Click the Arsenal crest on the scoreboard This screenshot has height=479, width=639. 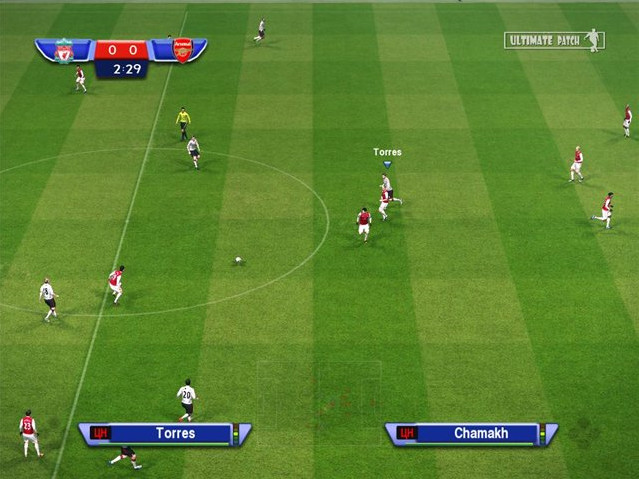[183, 50]
